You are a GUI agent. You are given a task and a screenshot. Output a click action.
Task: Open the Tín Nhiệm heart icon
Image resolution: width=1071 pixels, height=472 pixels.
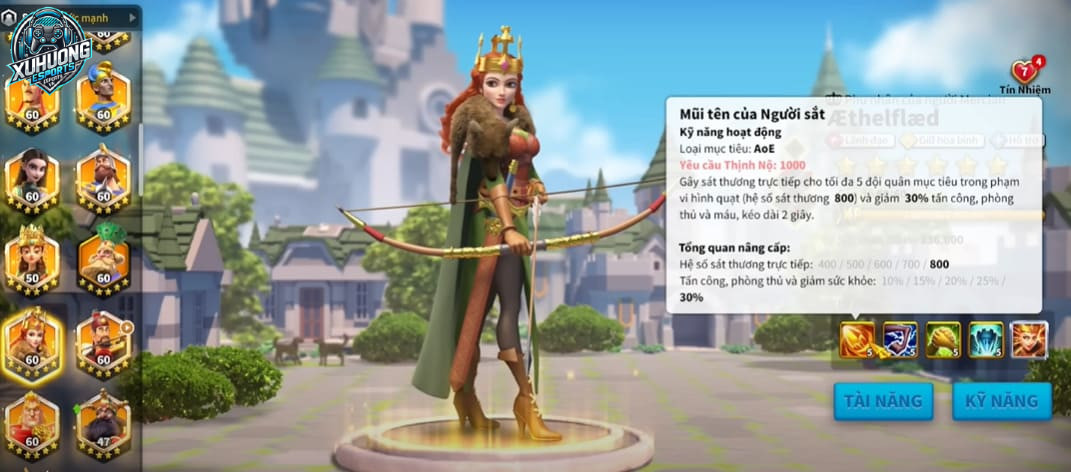[x=1025, y=73]
